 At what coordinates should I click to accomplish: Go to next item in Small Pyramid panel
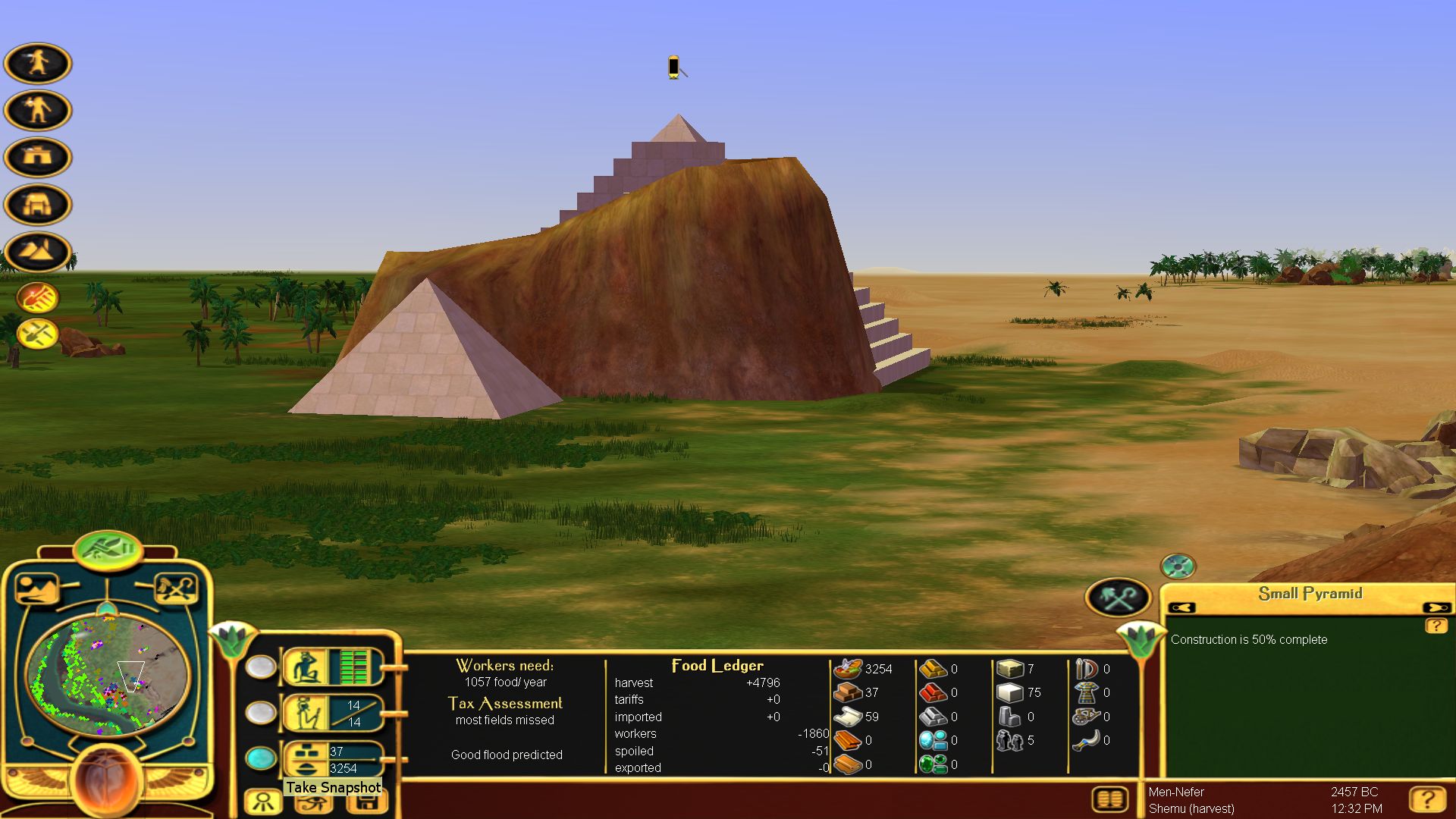(x=1436, y=607)
